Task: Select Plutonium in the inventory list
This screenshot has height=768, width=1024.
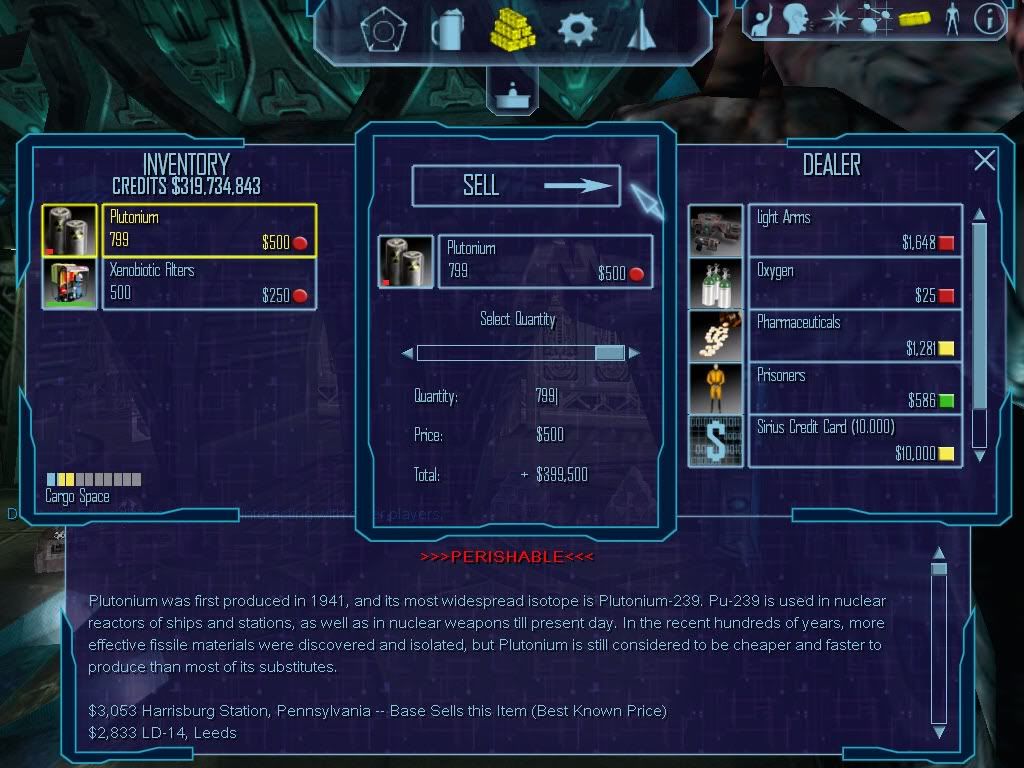Action: point(209,230)
